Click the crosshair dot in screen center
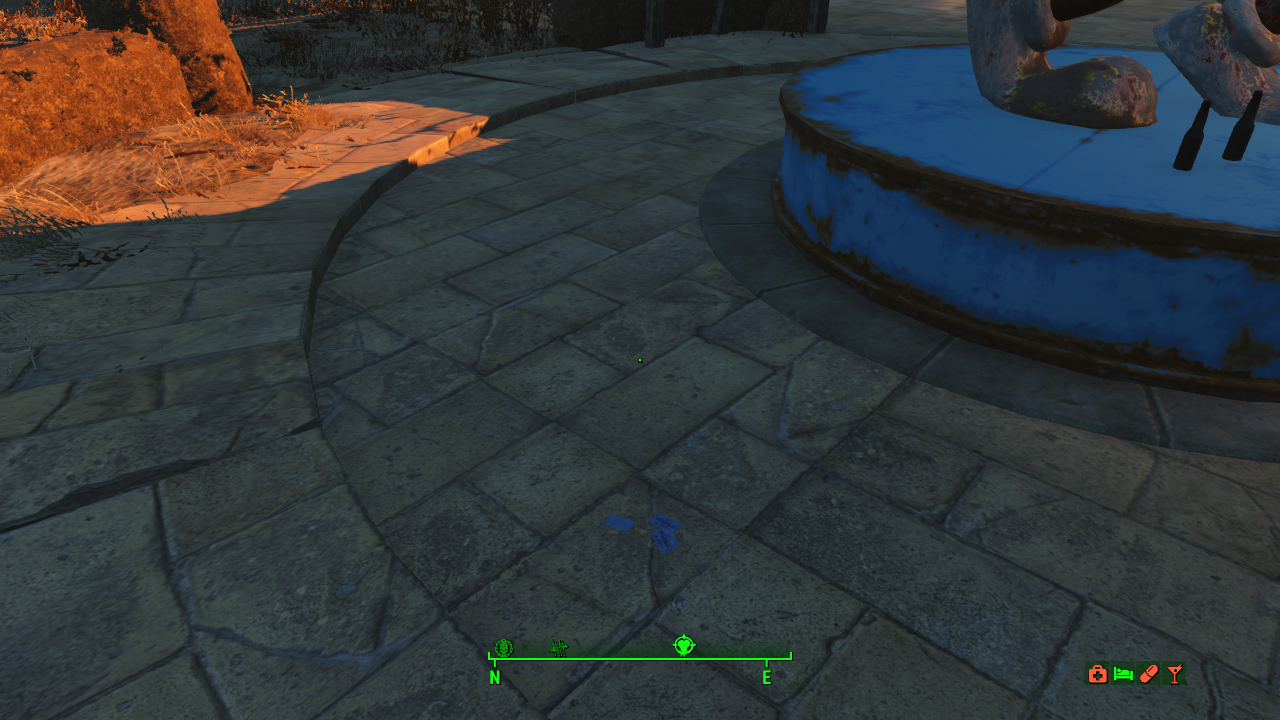The height and width of the screenshot is (720, 1280). click(x=639, y=360)
